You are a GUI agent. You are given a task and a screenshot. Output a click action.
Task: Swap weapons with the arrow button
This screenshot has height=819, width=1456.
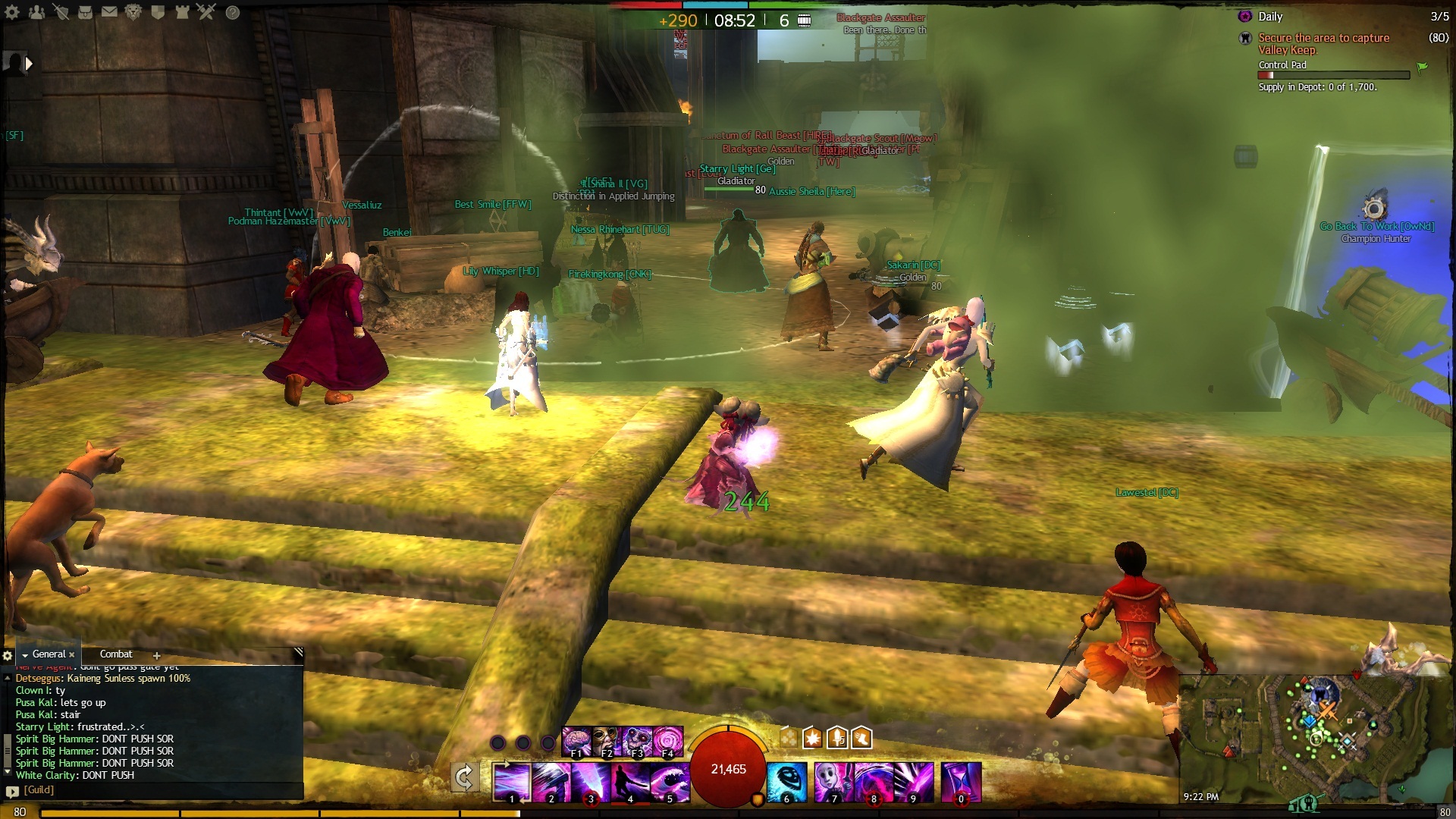tap(464, 778)
